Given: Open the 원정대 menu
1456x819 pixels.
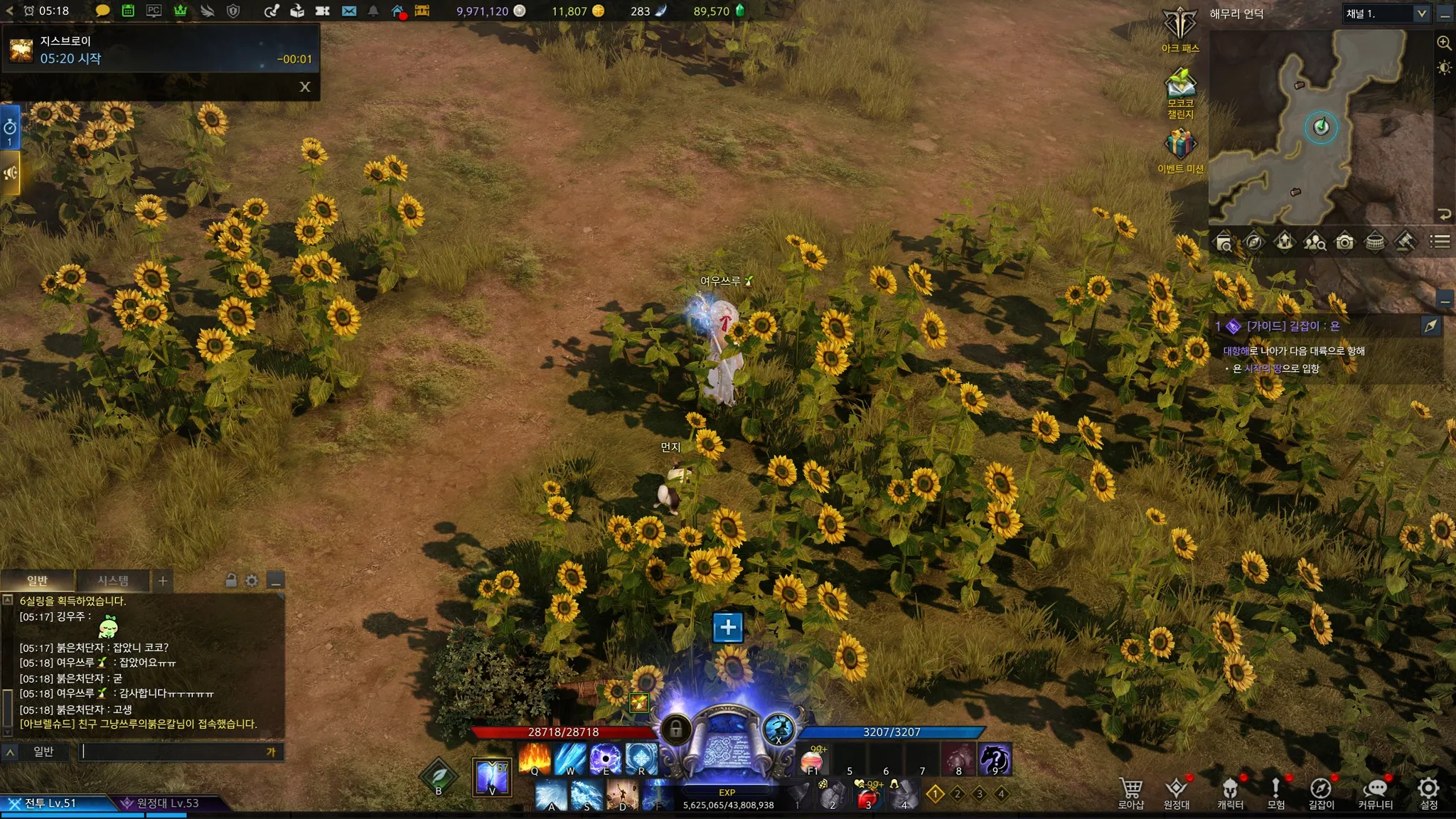Looking at the screenshot, I should pos(1176,791).
